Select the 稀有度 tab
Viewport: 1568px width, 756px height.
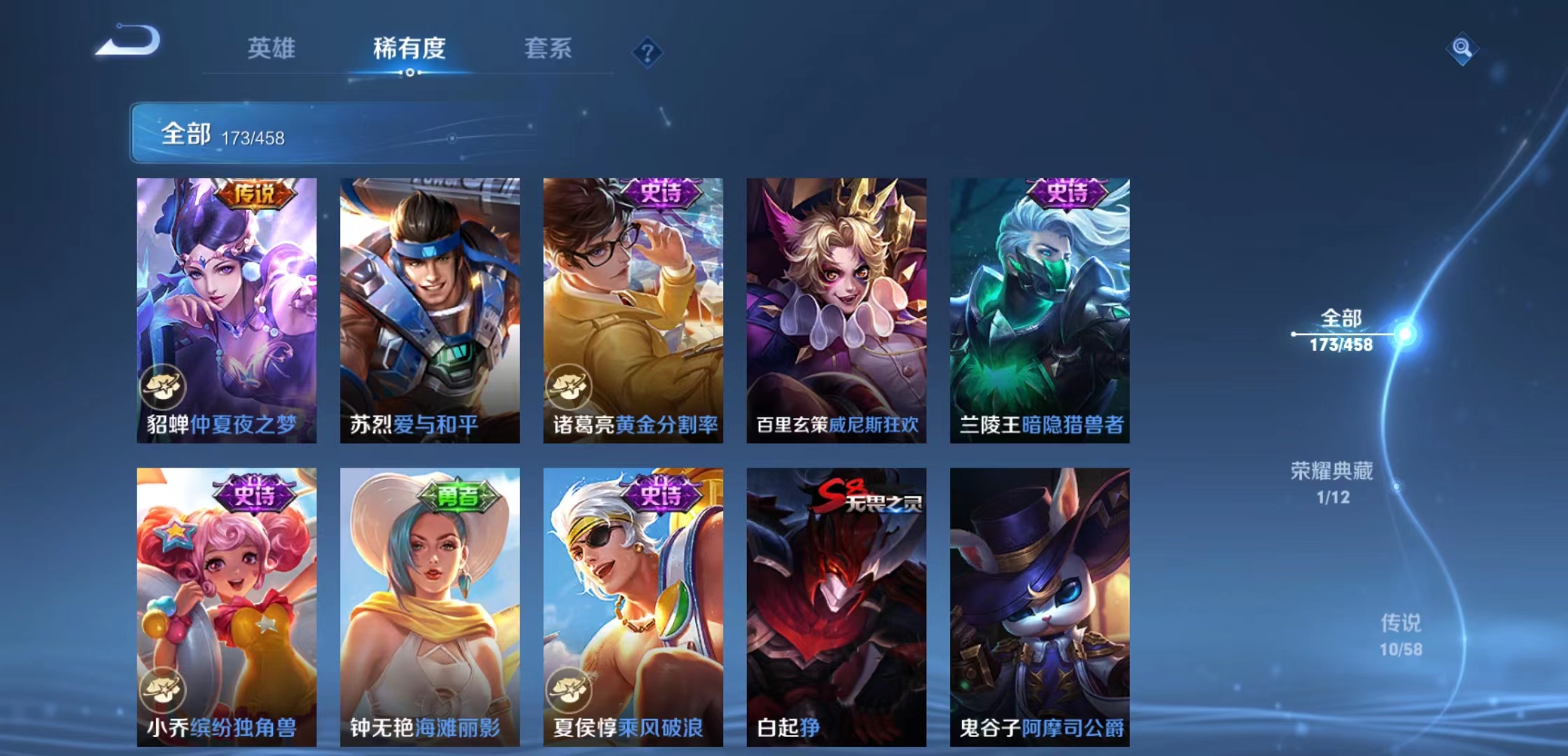point(409,49)
